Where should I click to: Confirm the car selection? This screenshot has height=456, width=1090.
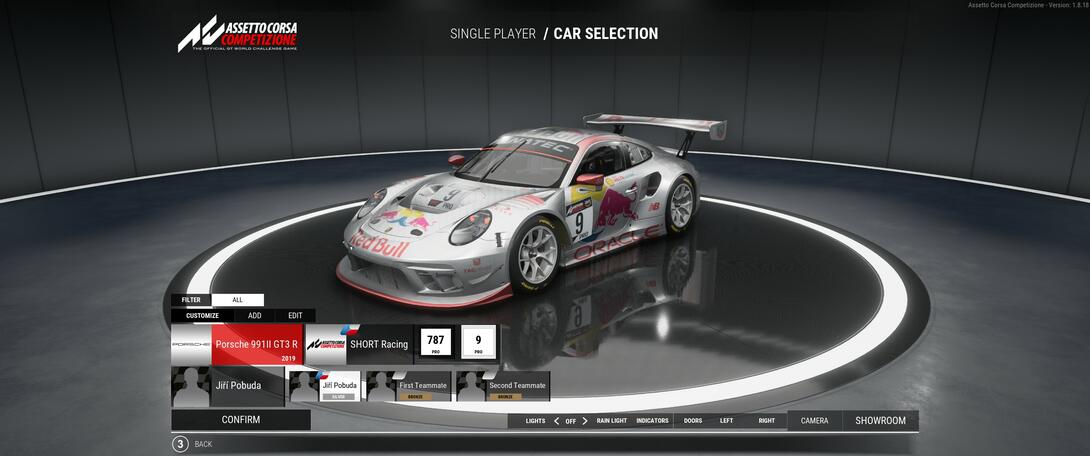click(x=240, y=420)
